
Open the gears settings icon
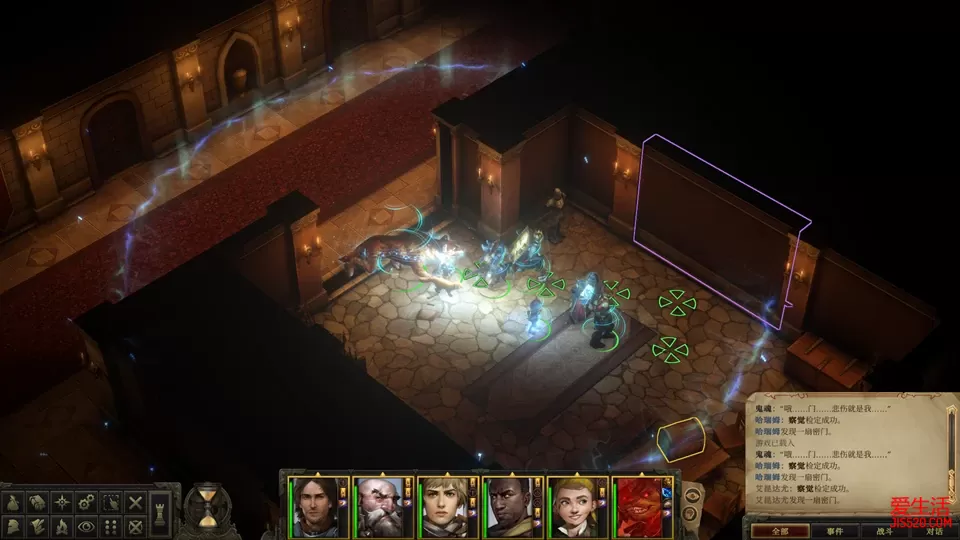[x=86, y=501]
